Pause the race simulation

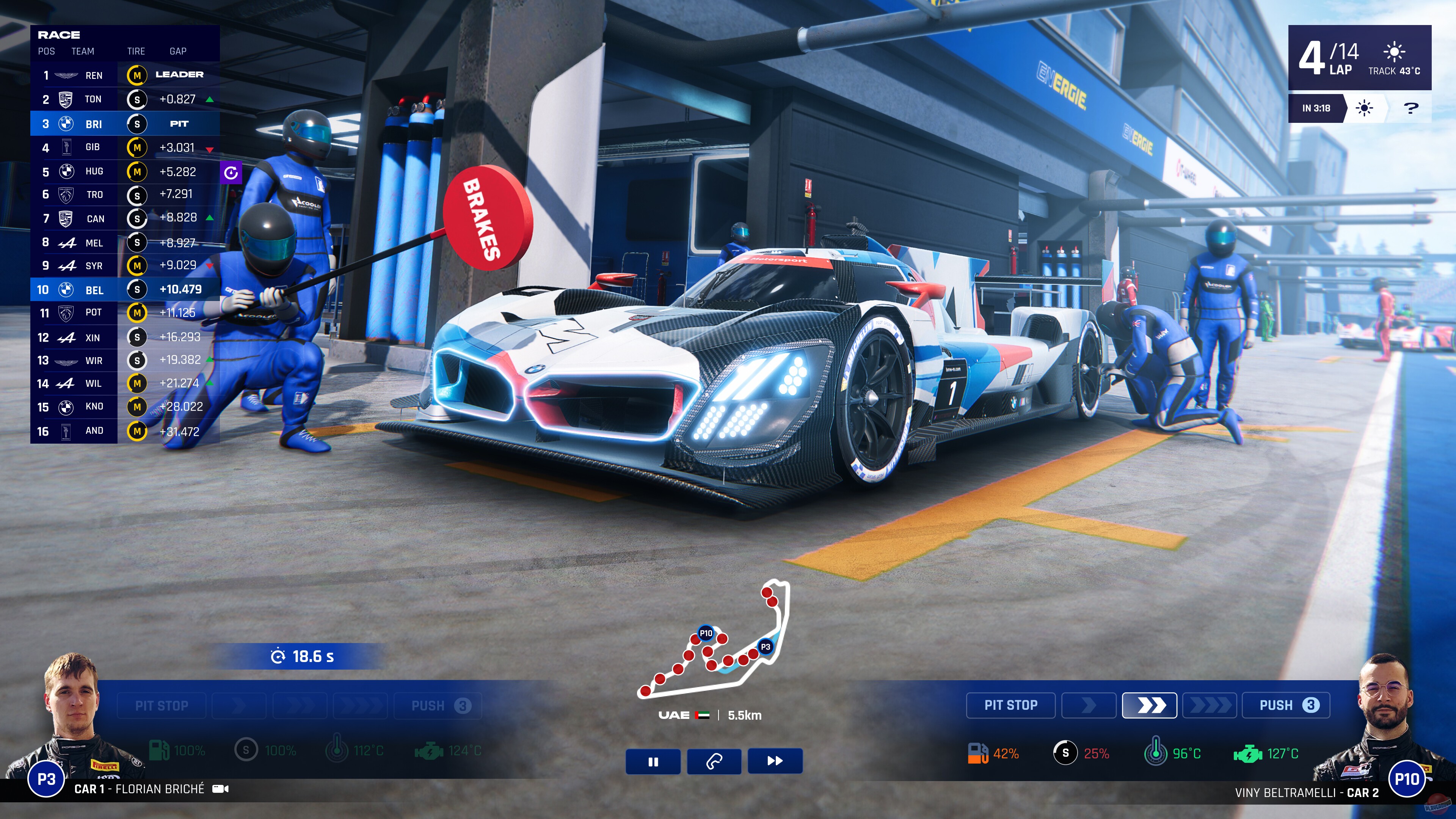click(653, 761)
